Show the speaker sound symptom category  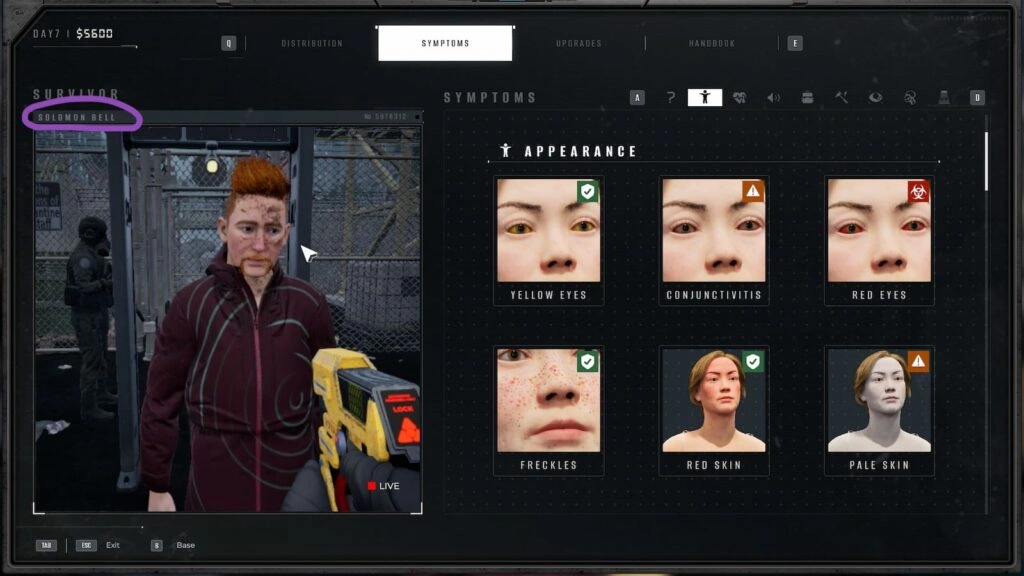(x=773, y=97)
